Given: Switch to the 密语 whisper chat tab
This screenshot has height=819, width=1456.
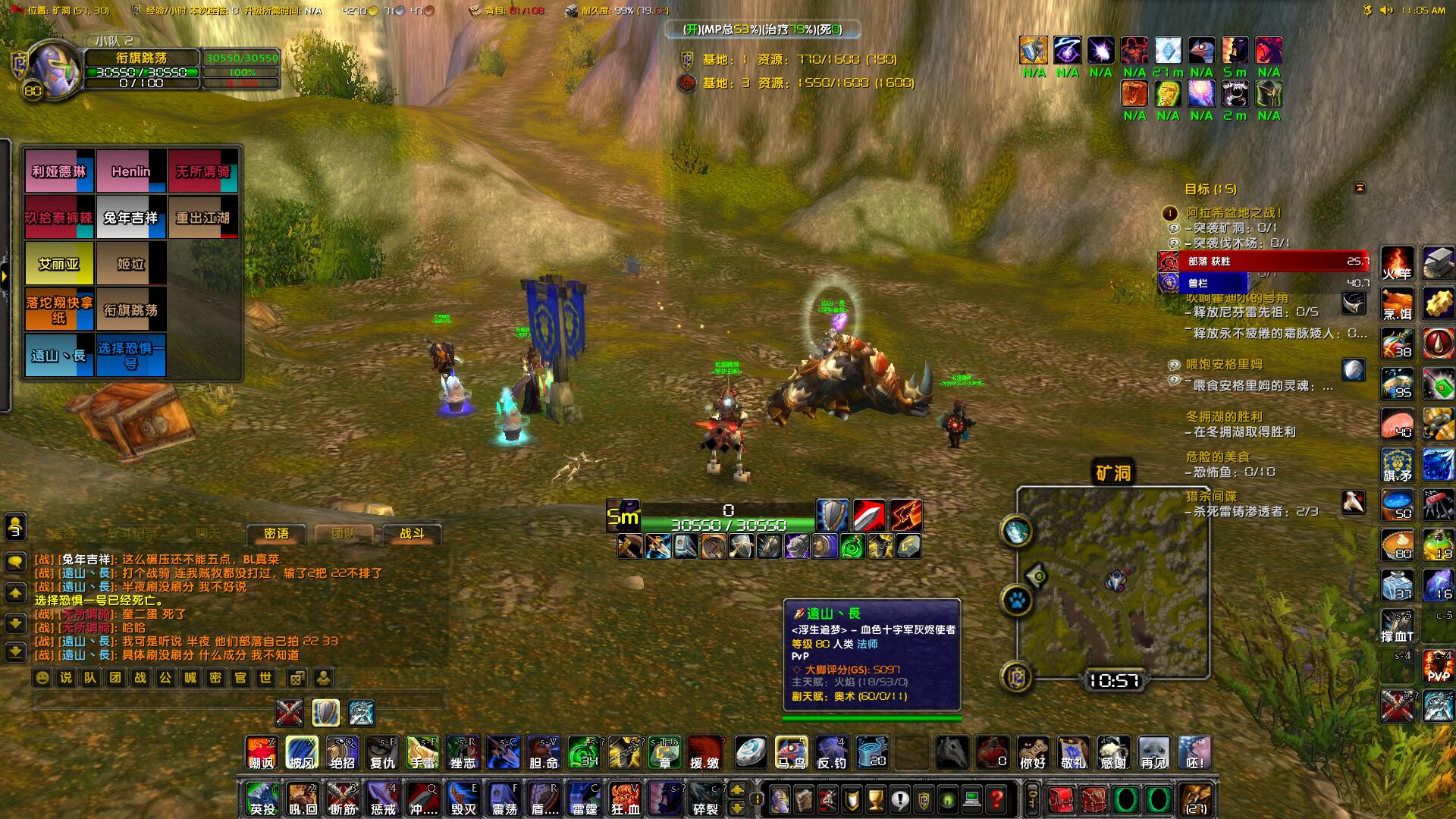Looking at the screenshot, I should 276,534.
